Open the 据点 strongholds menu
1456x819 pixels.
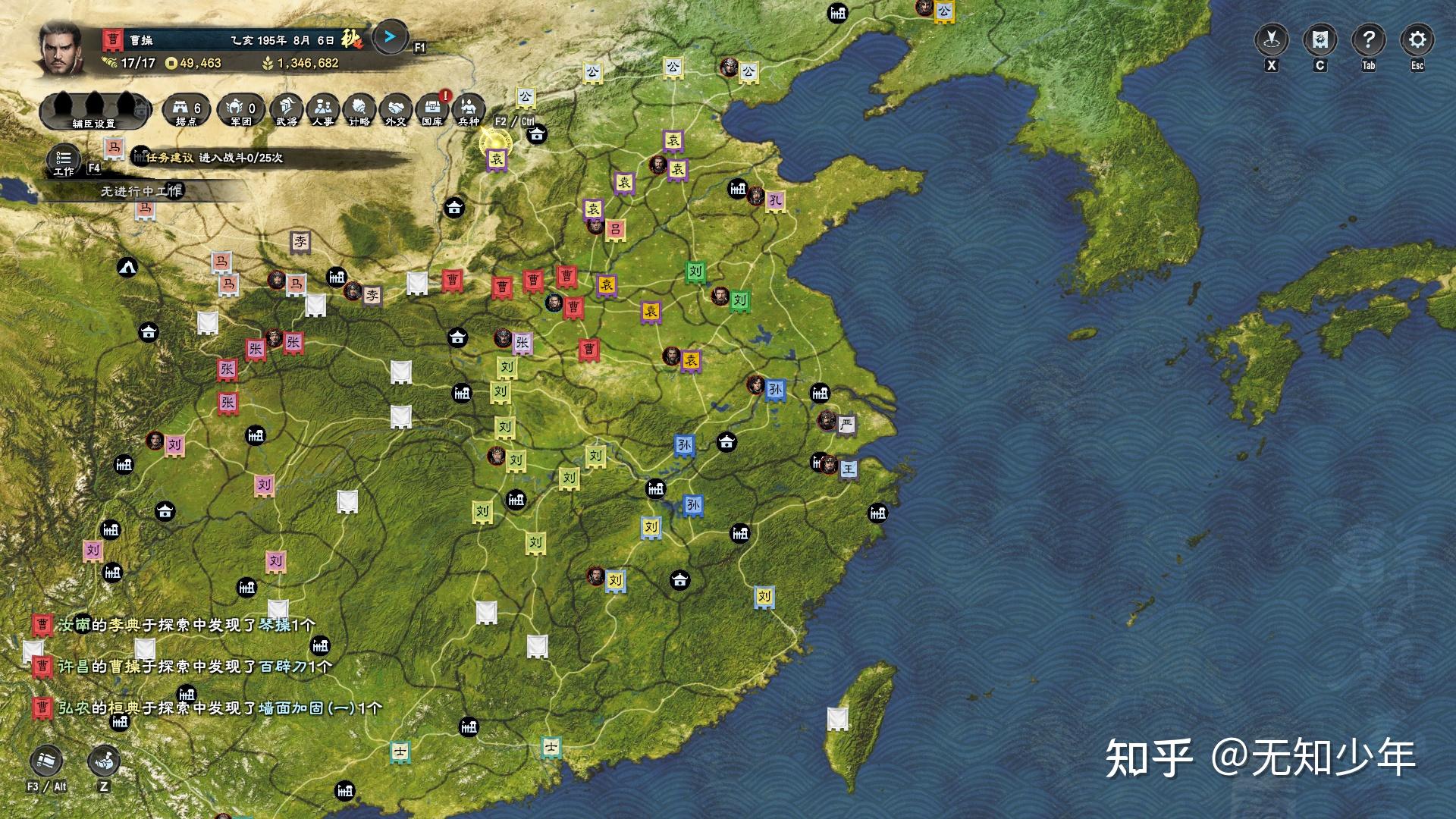[x=187, y=110]
